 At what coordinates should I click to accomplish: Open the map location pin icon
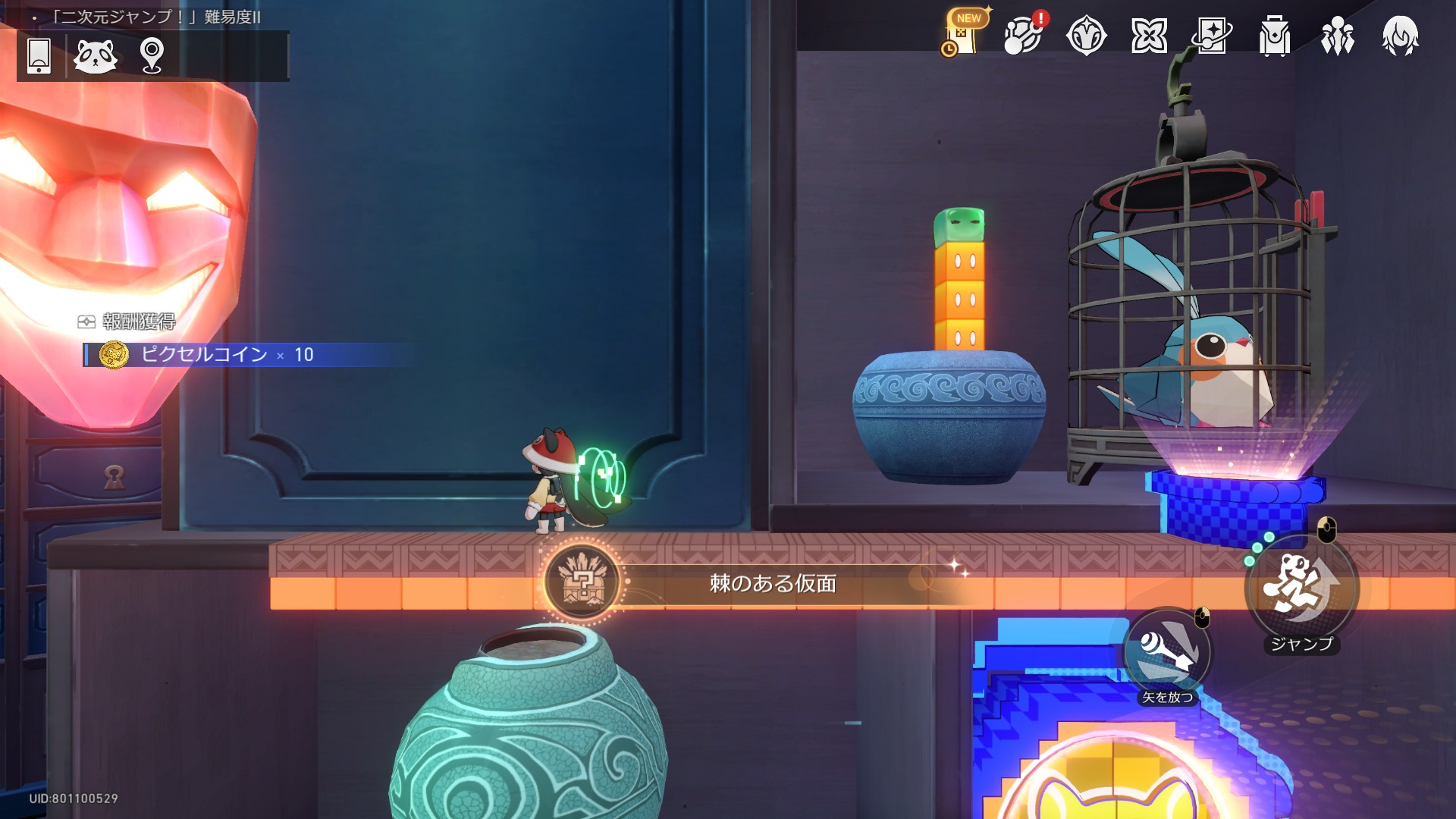tap(152, 55)
